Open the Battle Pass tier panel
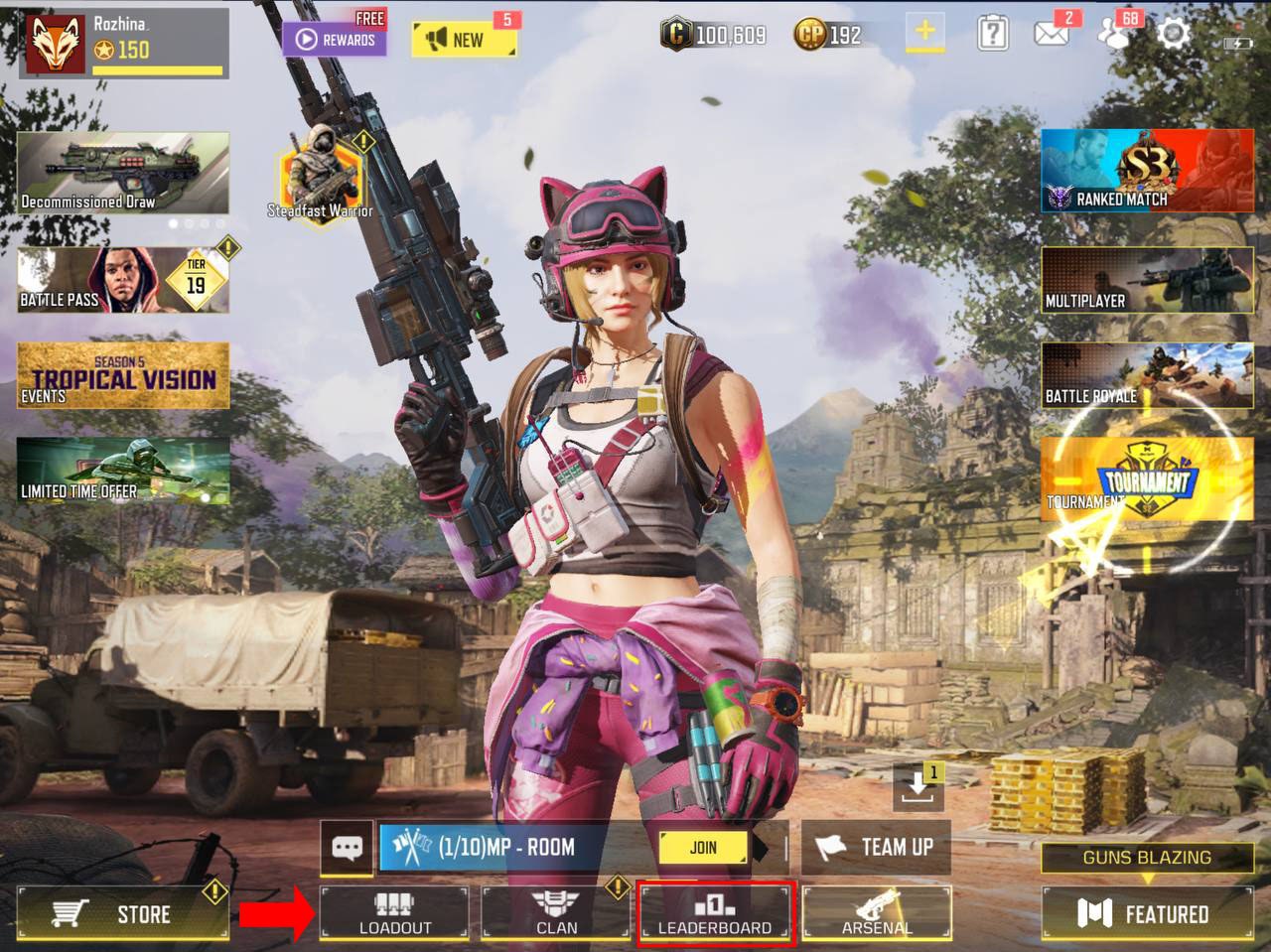This screenshot has height=952, width=1271. [123, 280]
